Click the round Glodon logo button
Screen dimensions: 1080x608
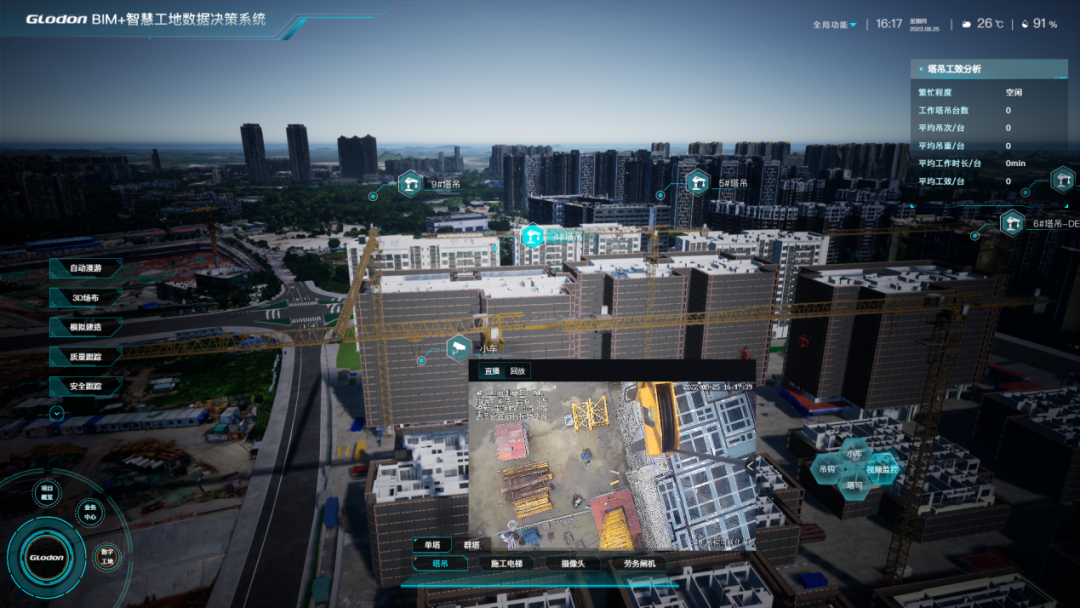coord(46,557)
